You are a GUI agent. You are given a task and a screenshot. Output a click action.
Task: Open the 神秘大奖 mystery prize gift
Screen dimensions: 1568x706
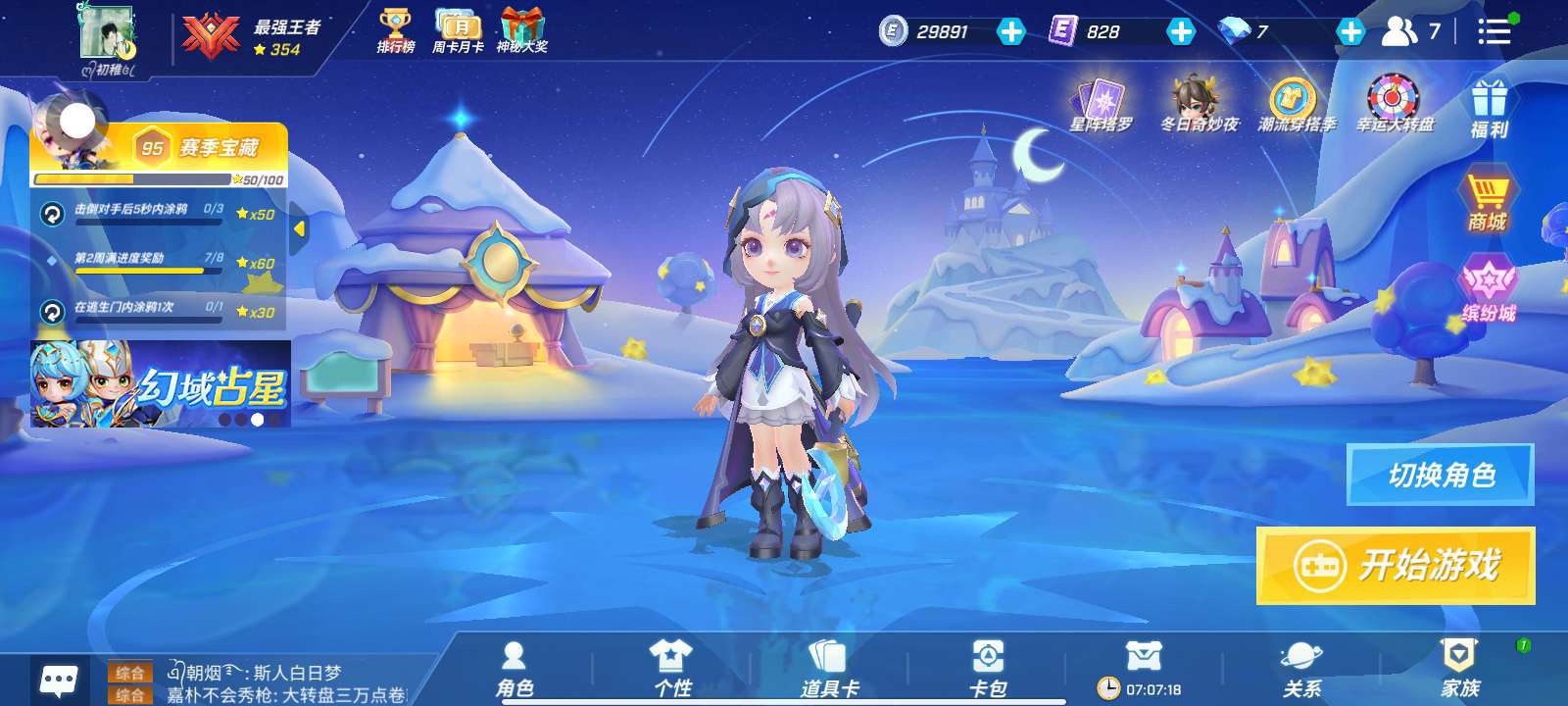click(522, 30)
